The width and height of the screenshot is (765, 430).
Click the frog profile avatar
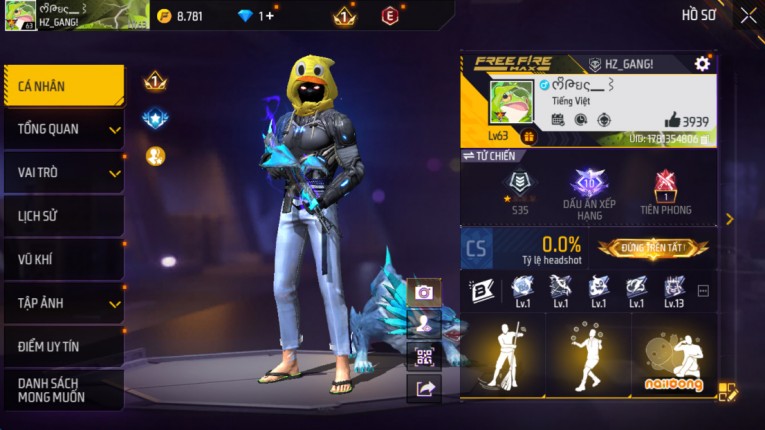point(510,104)
